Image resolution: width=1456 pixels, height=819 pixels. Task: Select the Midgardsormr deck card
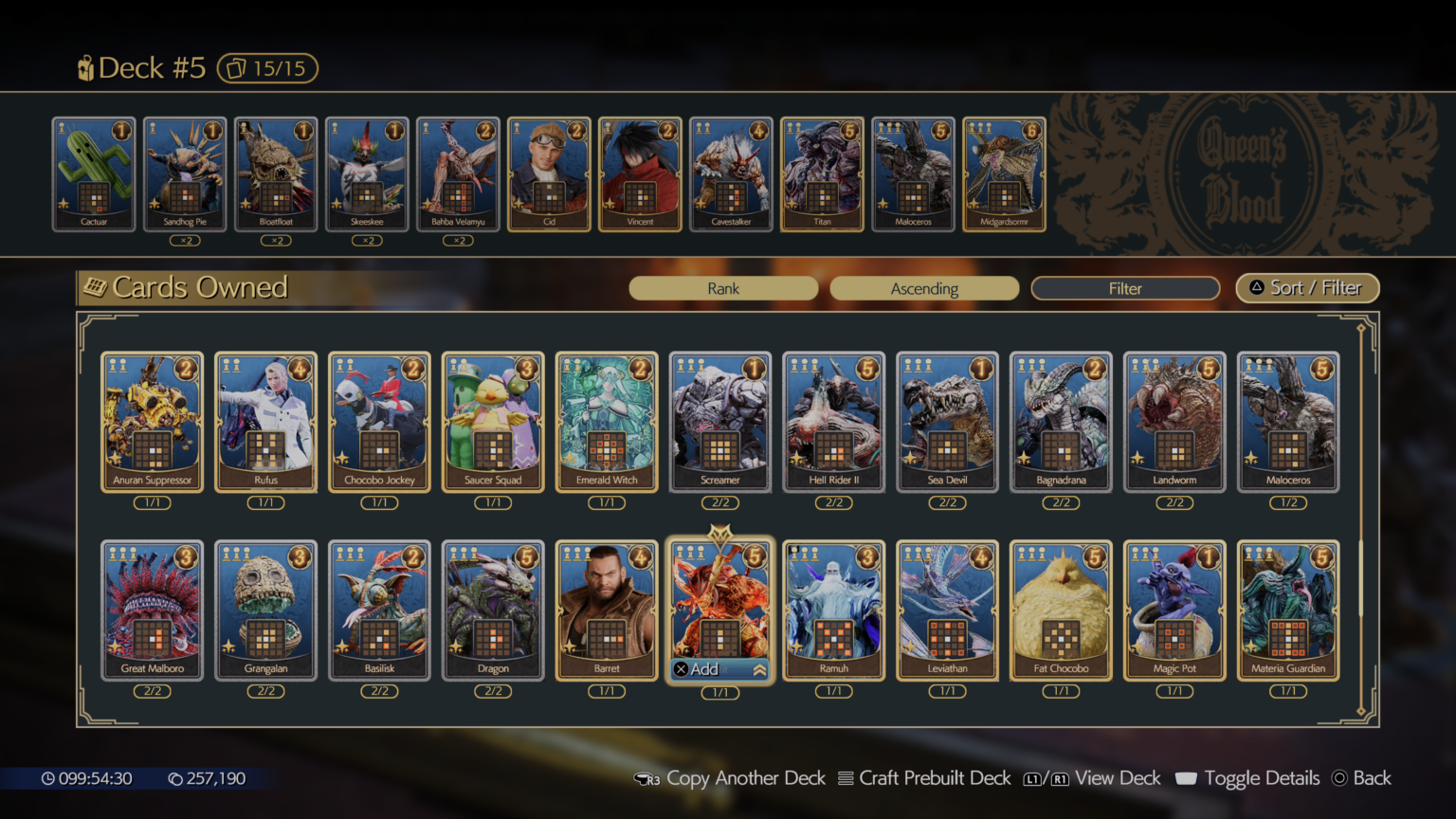coord(1003,175)
